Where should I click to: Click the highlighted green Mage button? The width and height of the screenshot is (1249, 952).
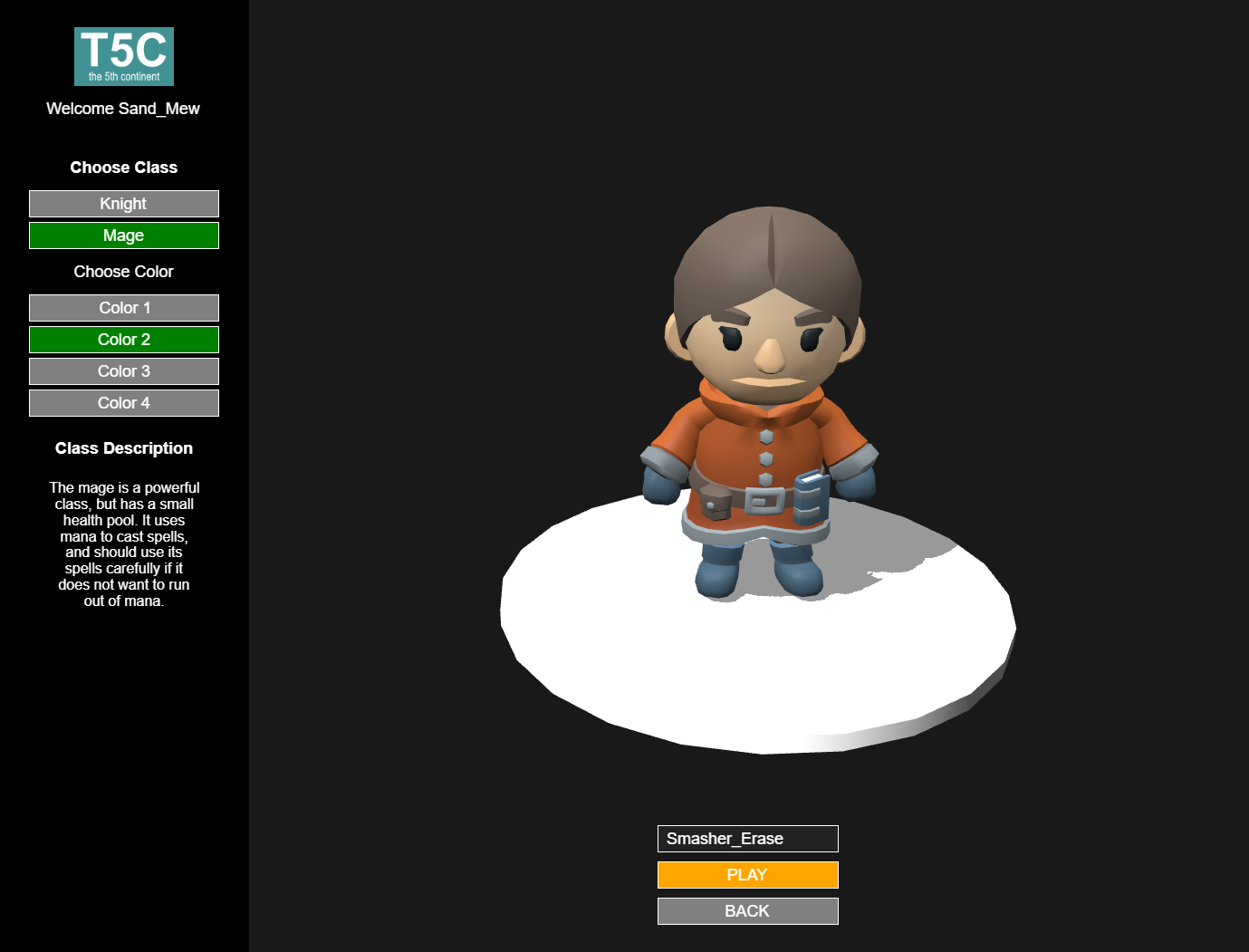[123, 235]
